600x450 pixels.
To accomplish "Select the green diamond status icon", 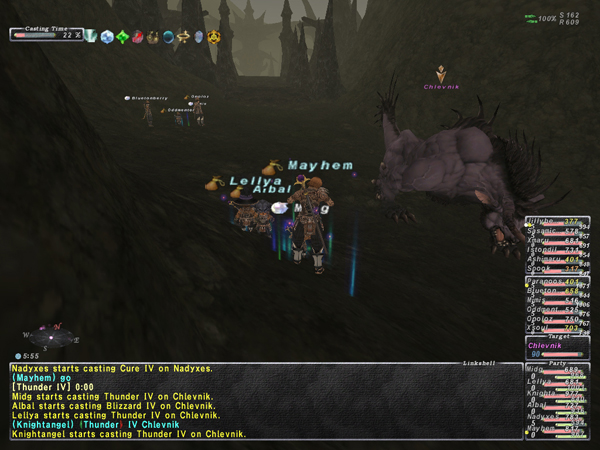I will [122, 37].
